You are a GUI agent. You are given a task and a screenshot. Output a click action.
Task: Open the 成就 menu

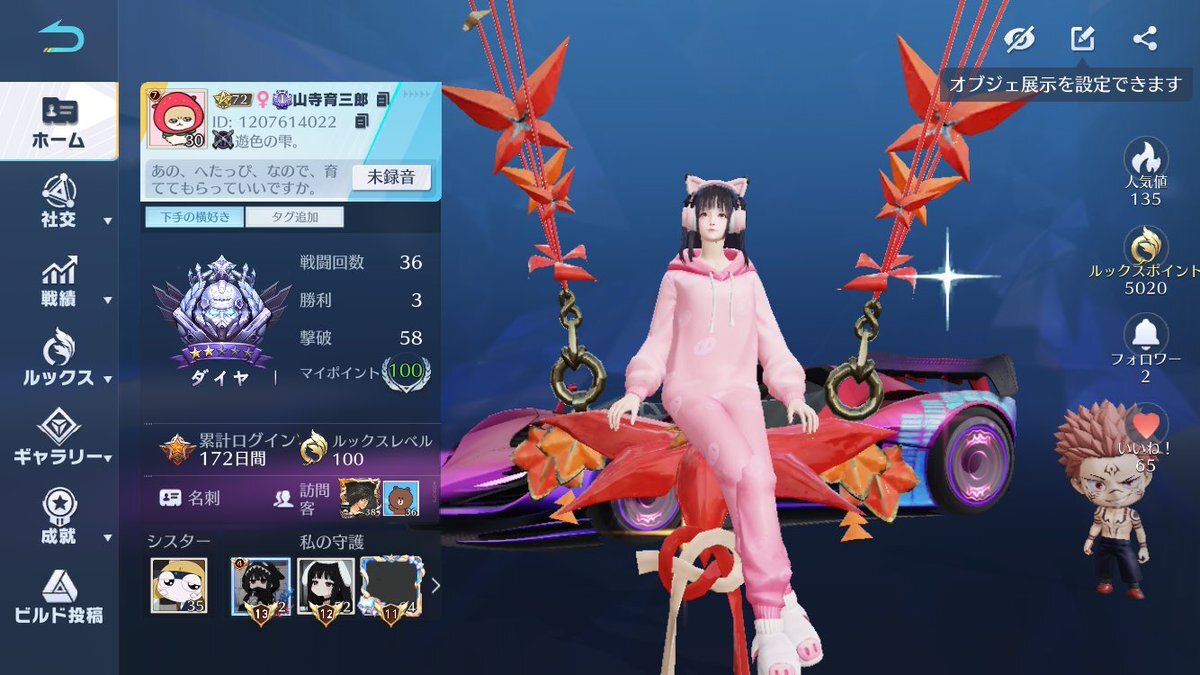[58, 515]
